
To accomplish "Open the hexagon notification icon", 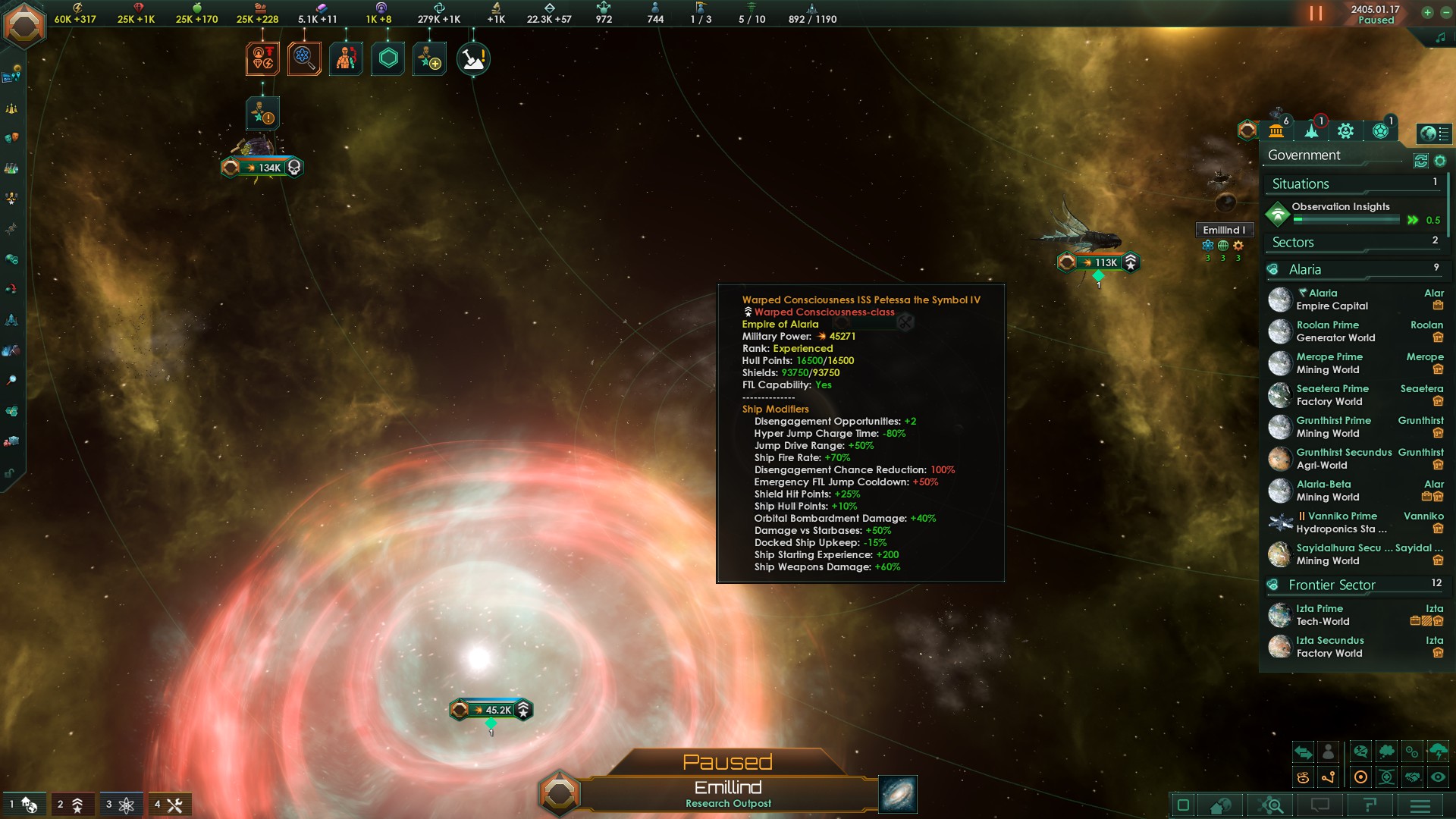I will 388,58.
